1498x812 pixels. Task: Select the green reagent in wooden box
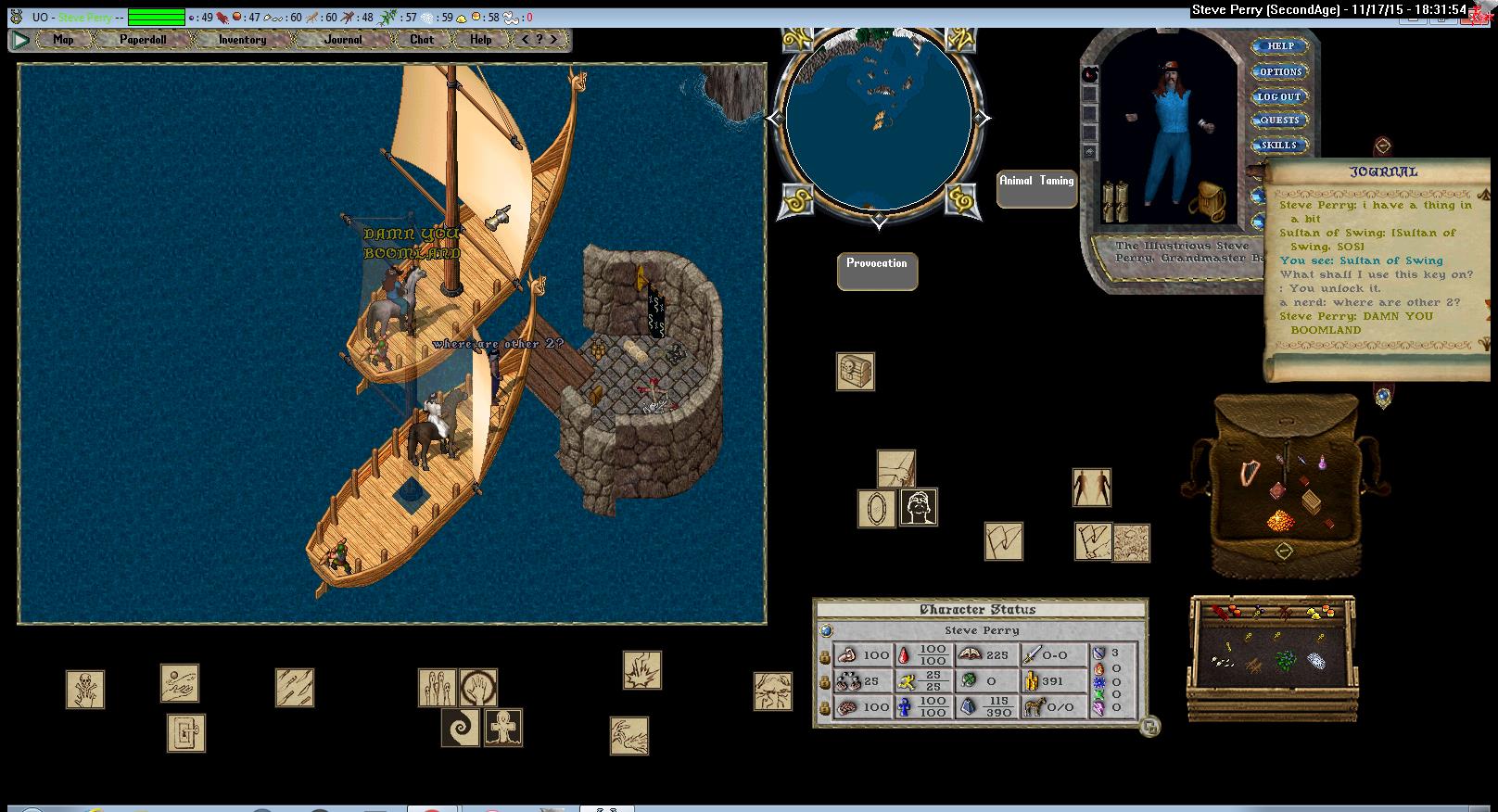point(1285,660)
